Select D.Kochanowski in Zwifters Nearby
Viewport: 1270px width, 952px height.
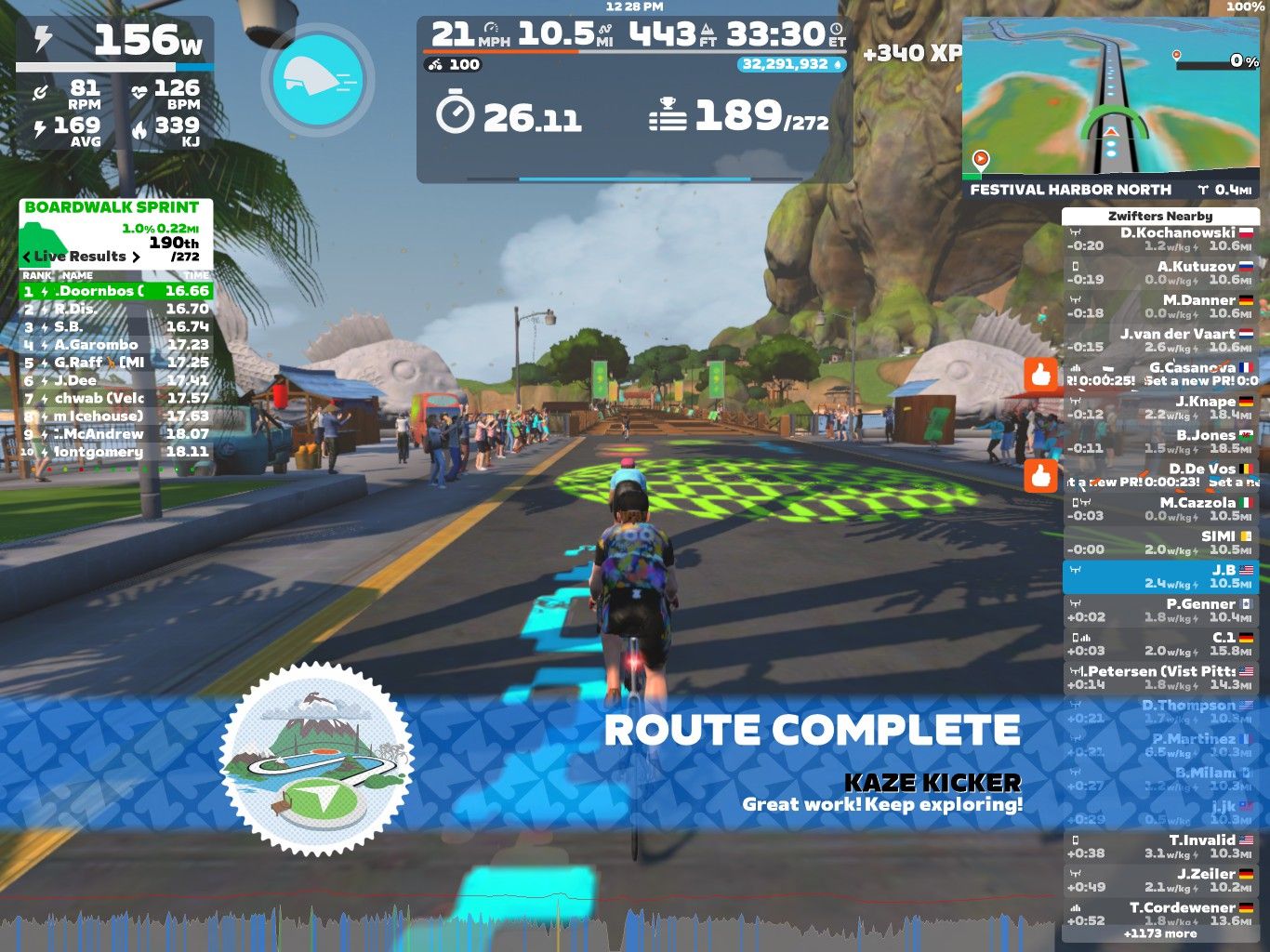click(x=1159, y=239)
